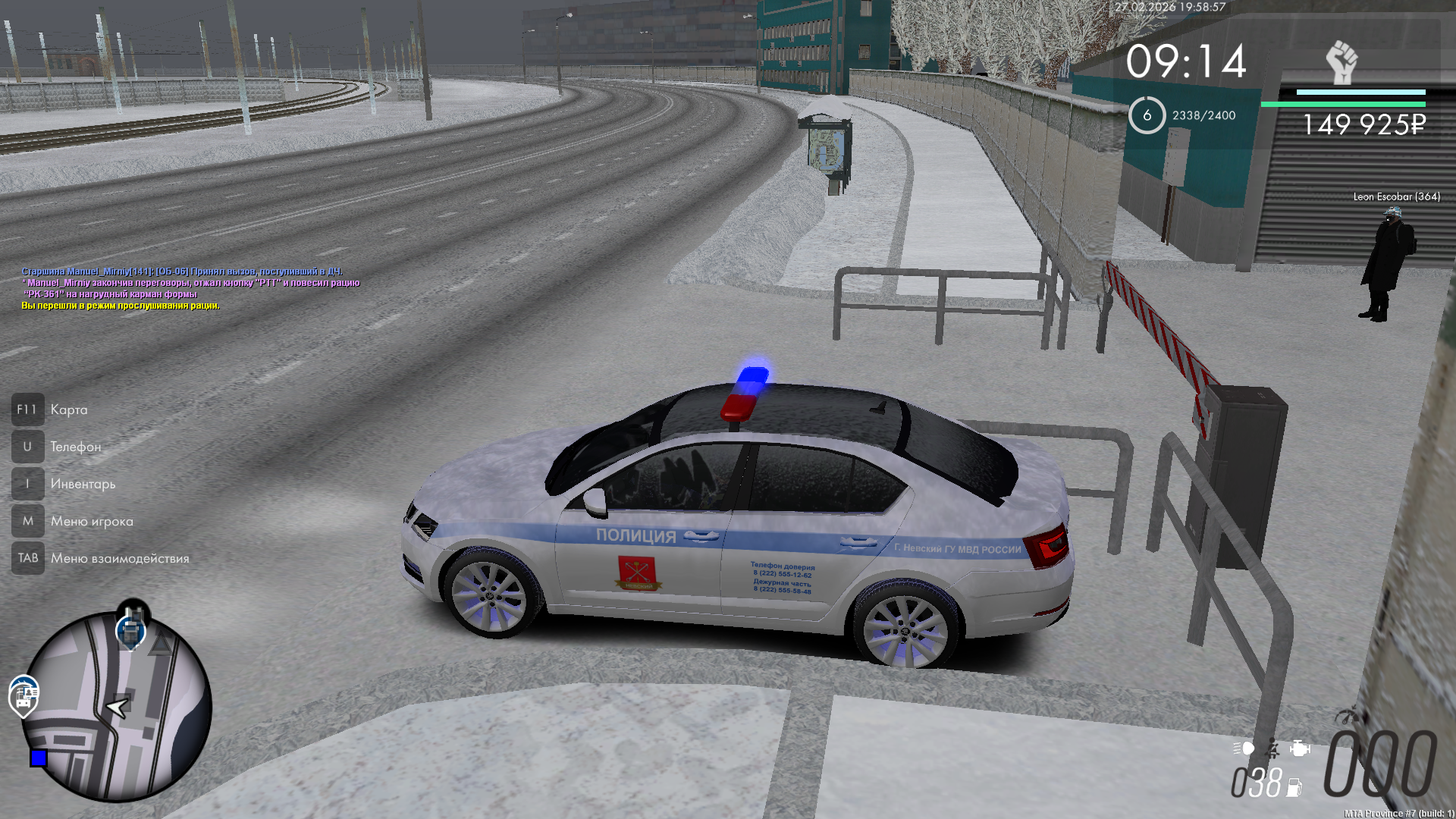
Task: Click the fuel pump icon
Action: coord(1294,788)
